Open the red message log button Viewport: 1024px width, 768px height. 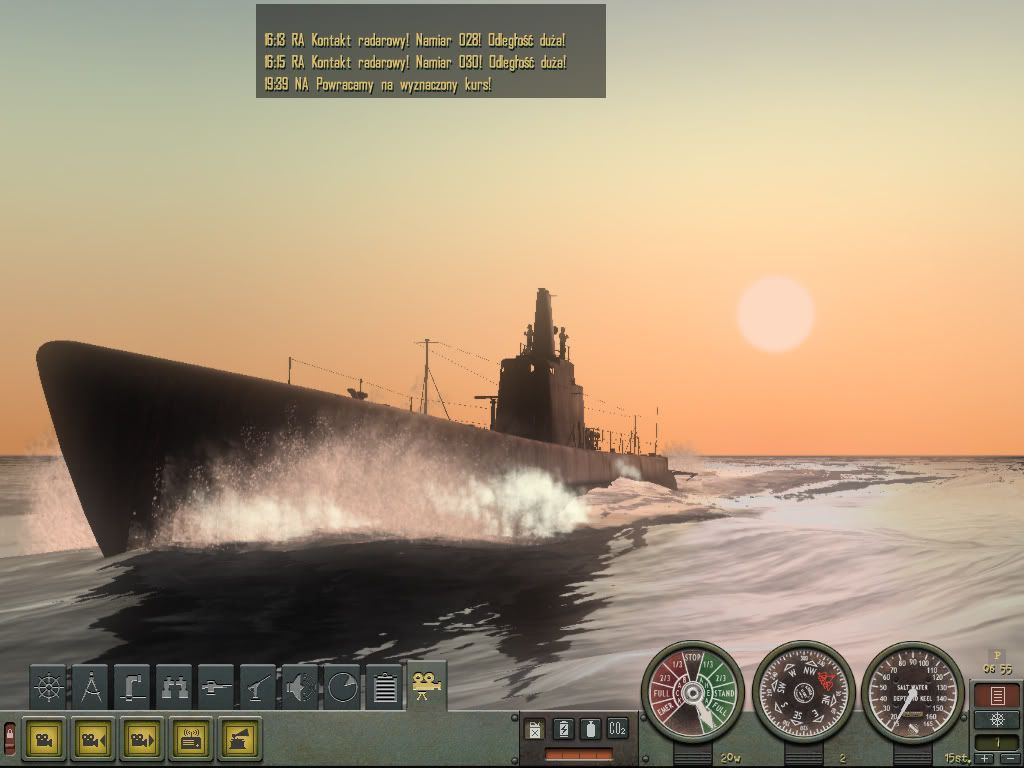point(996,695)
